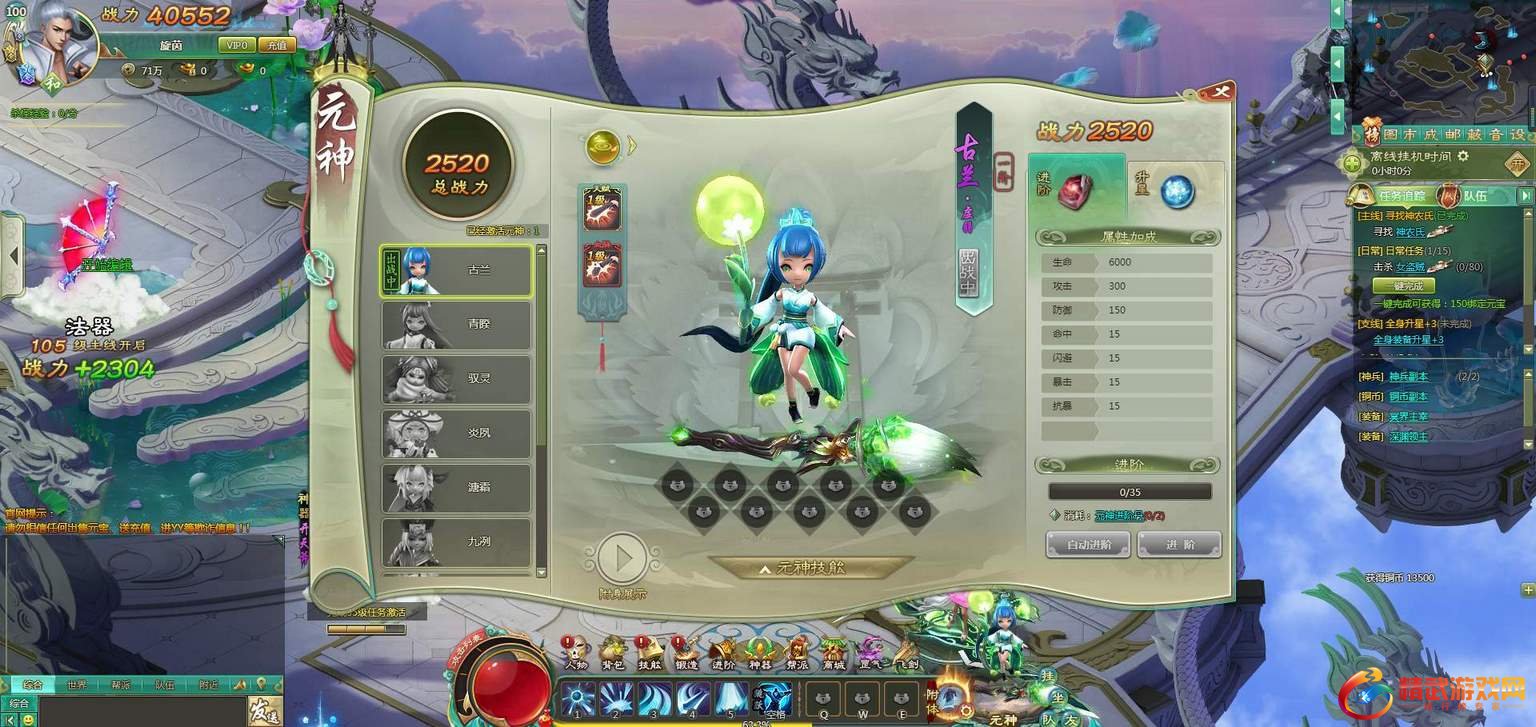This screenshot has height=727, width=1536.
Task: Click the 一键完成 daily quest button
Action: [1402, 286]
